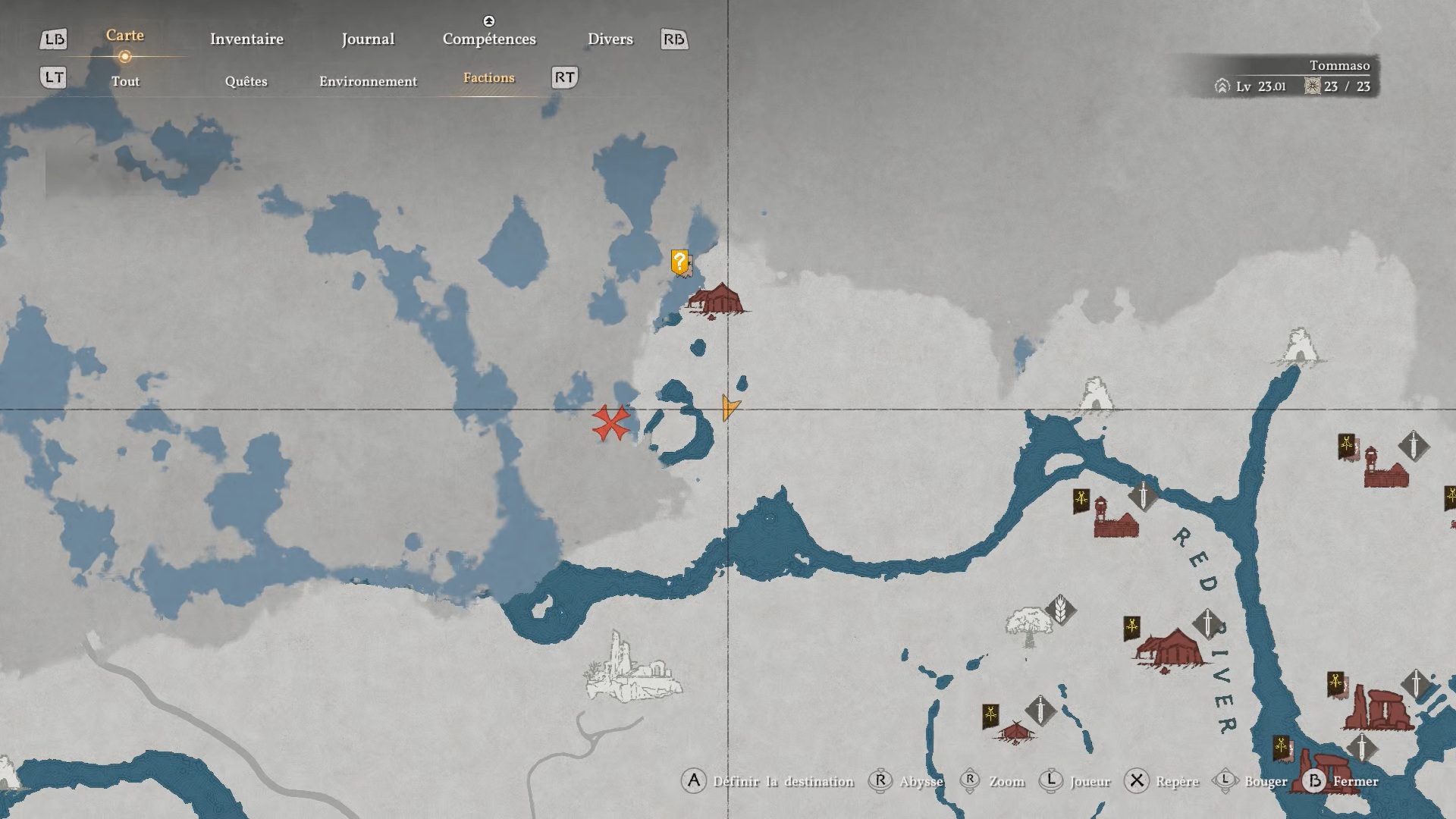Click the red X custom map marker
Image resolution: width=1456 pixels, height=819 pixels.
pyautogui.click(x=610, y=423)
